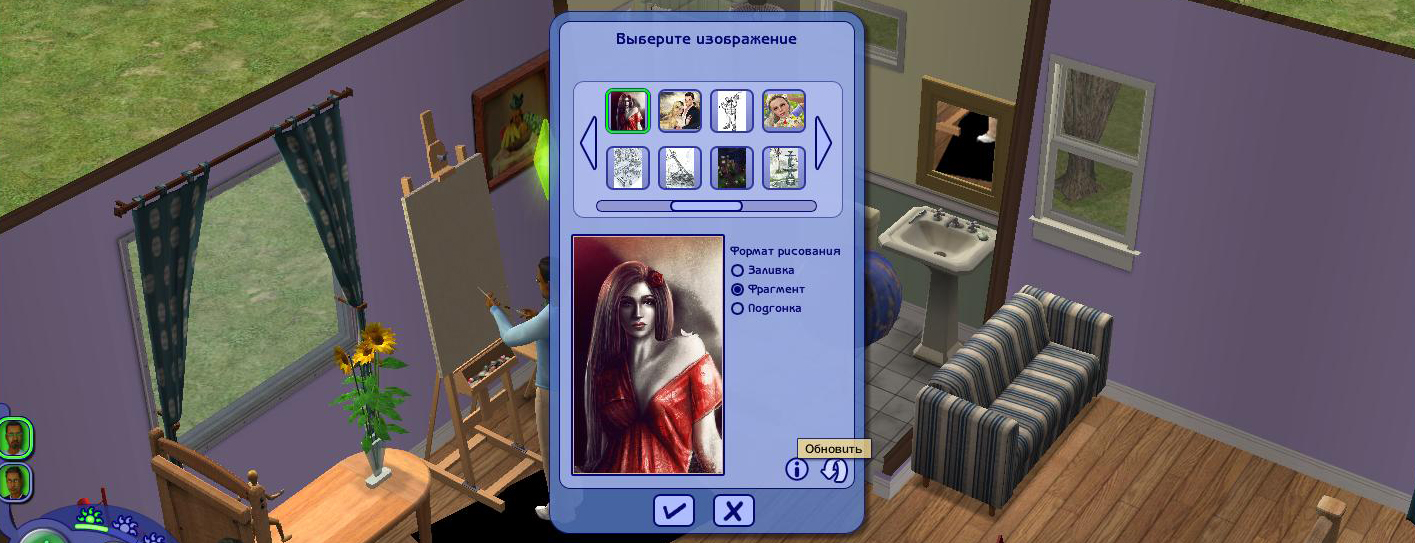Viewport: 1415px width, 543px height.
Task: Refresh the image list with «Обновить» button
Action: point(833,470)
